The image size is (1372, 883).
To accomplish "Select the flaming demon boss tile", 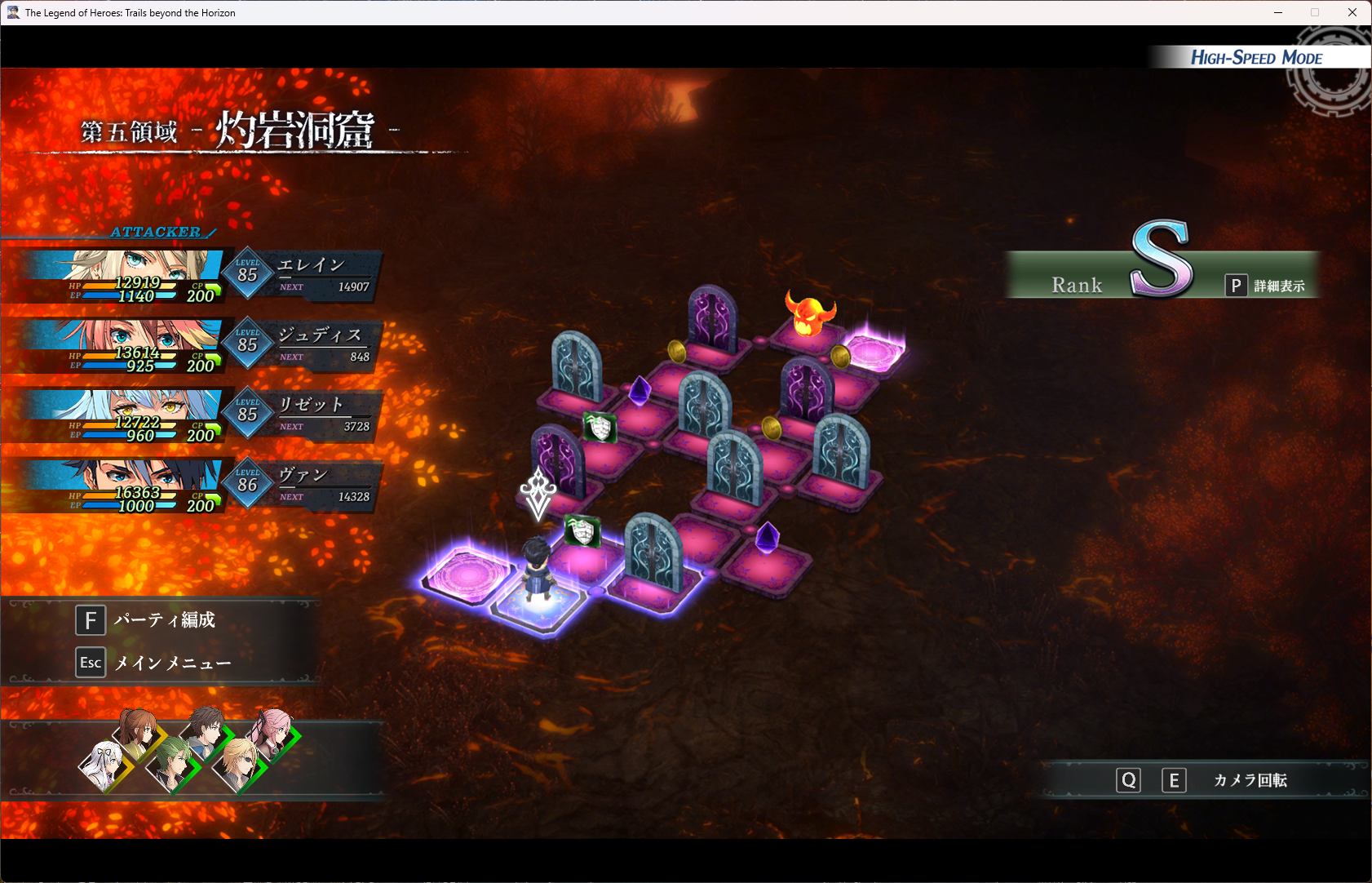I will coord(809,315).
